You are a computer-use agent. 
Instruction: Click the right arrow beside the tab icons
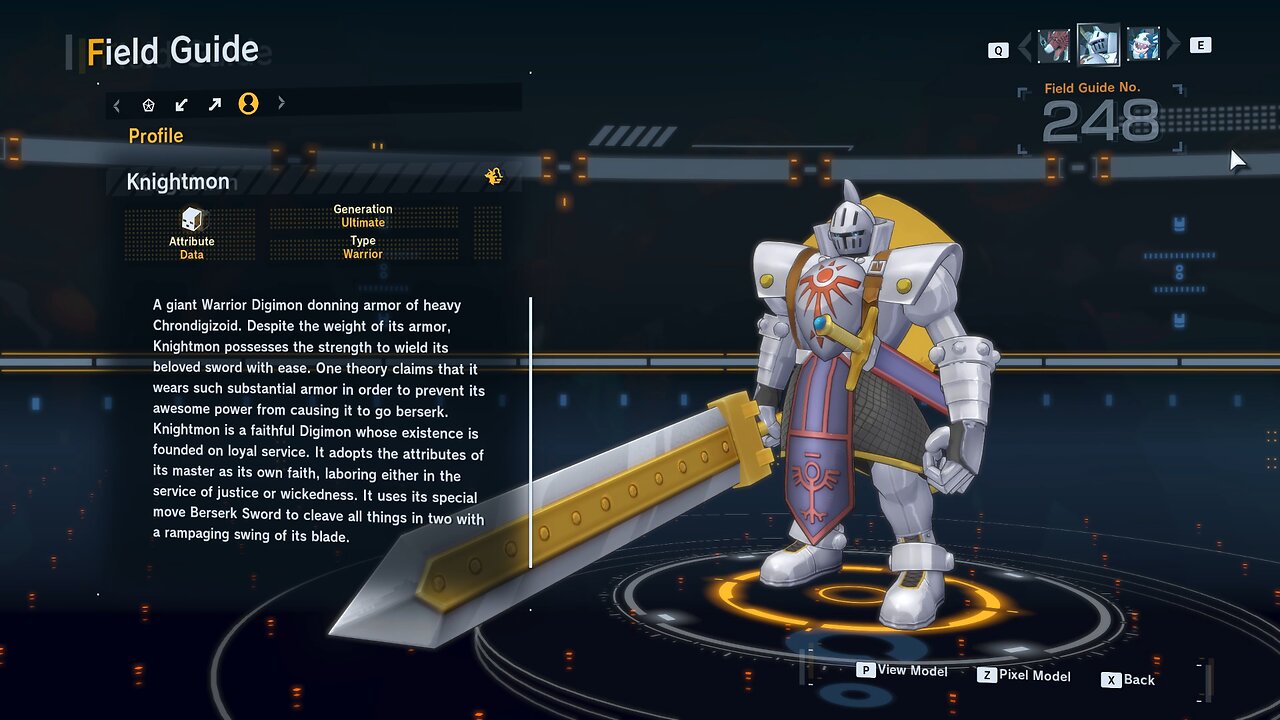[x=281, y=103]
